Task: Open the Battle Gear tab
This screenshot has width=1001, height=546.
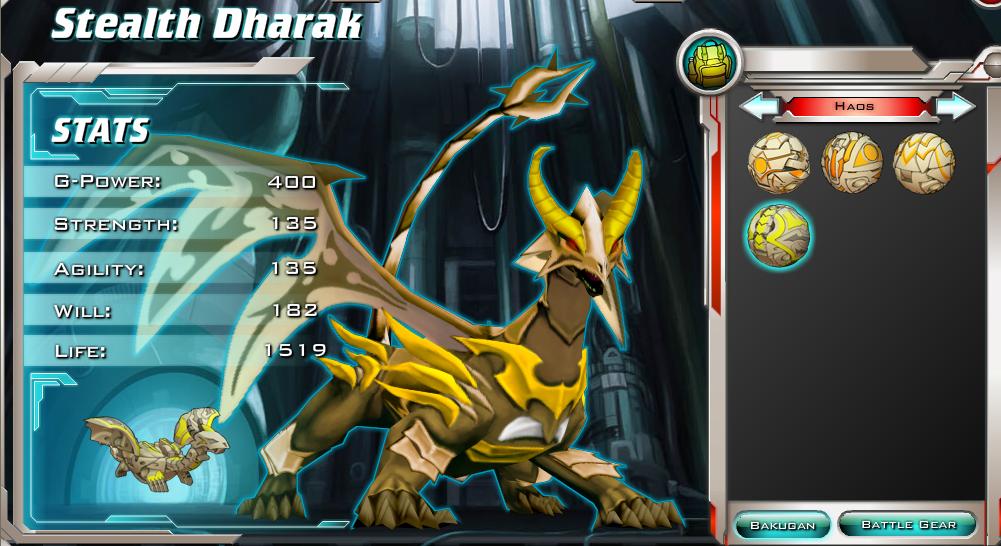Action: [x=908, y=524]
